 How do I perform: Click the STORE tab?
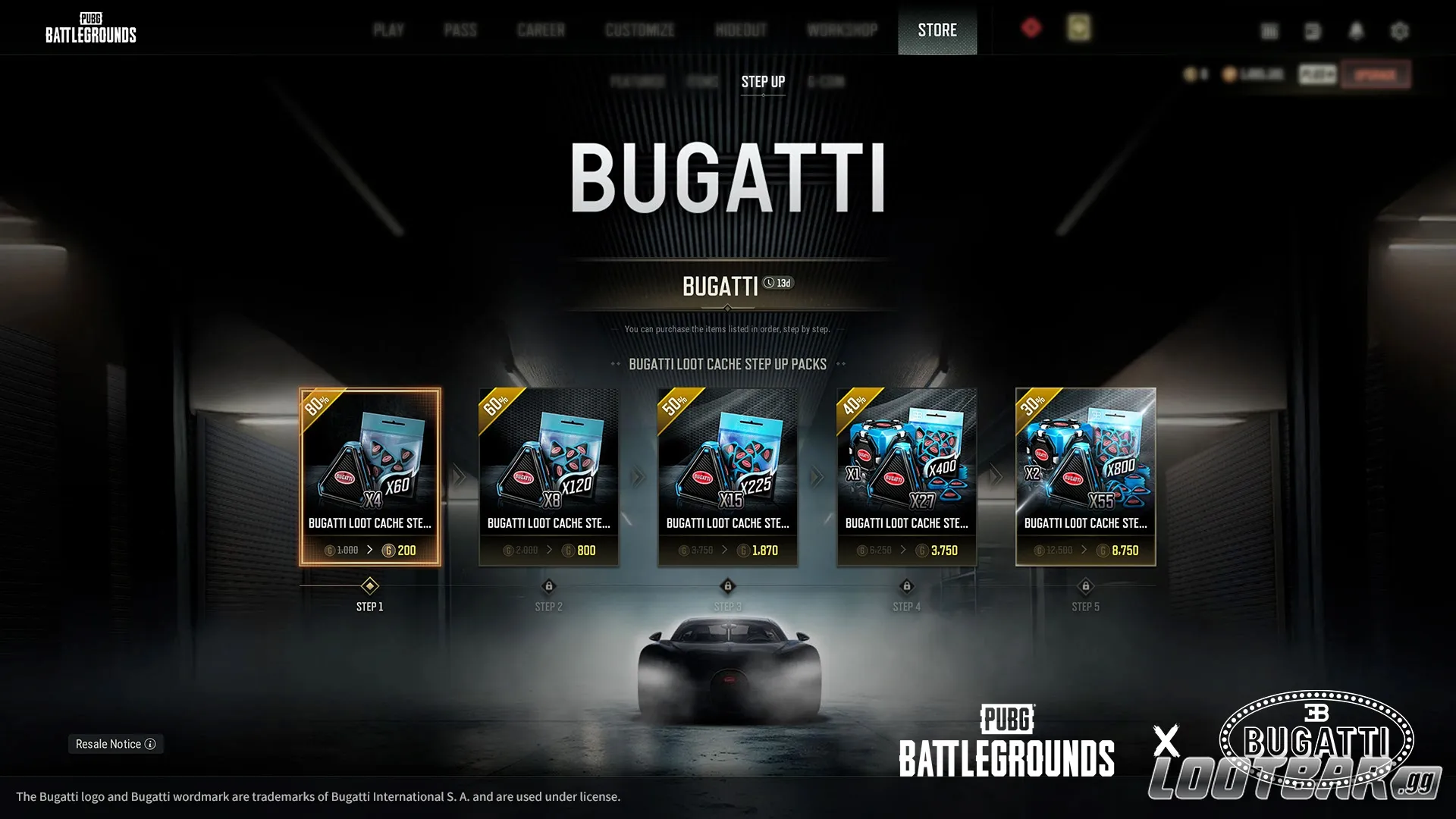tap(937, 30)
